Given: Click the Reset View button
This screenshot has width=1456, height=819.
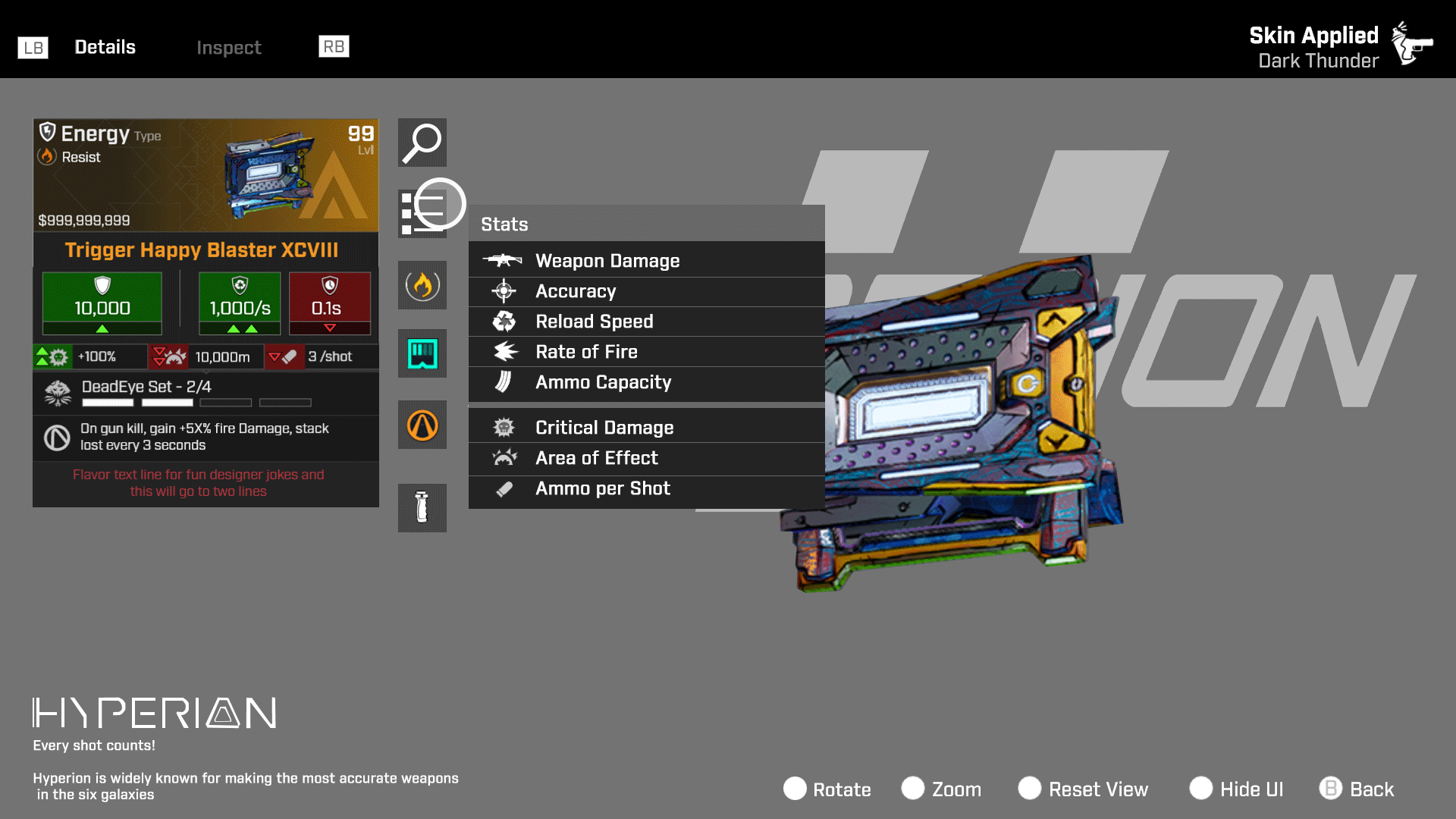Looking at the screenshot, I should pyautogui.click(x=1083, y=789).
